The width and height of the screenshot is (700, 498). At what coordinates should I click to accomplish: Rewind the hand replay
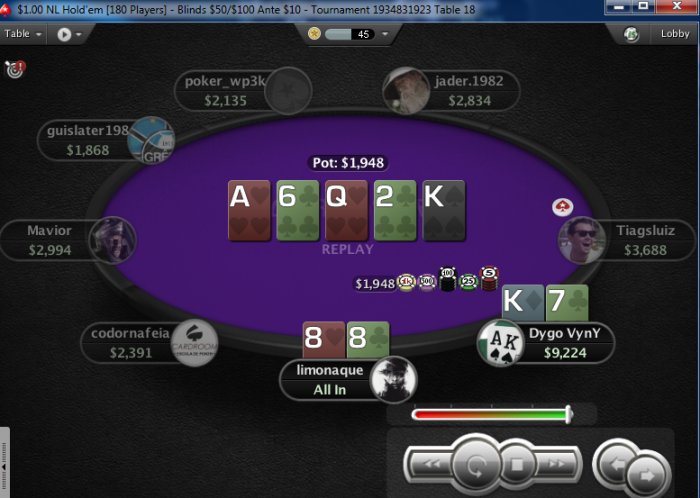click(x=430, y=464)
